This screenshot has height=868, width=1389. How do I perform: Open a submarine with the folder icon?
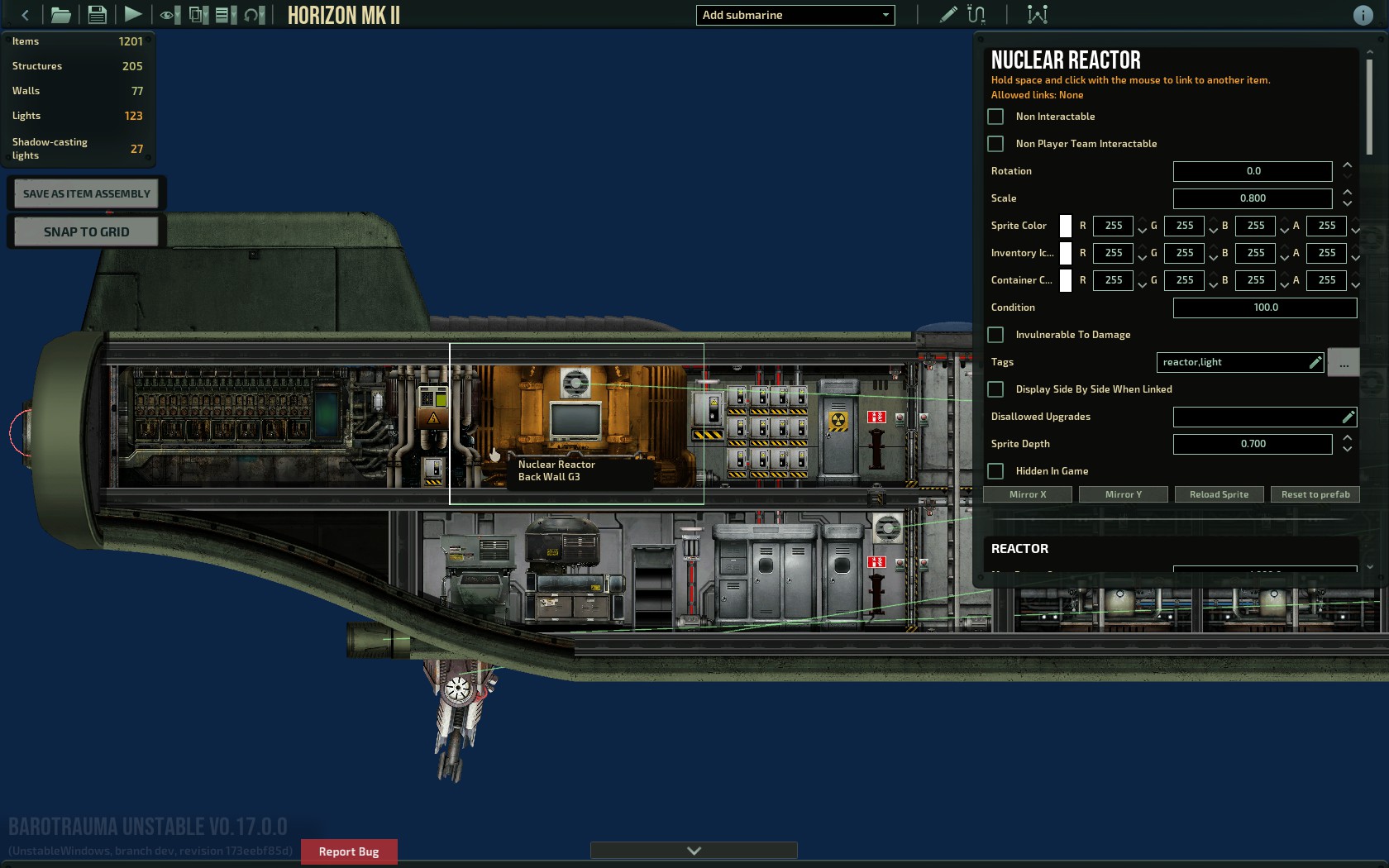pyautogui.click(x=60, y=15)
